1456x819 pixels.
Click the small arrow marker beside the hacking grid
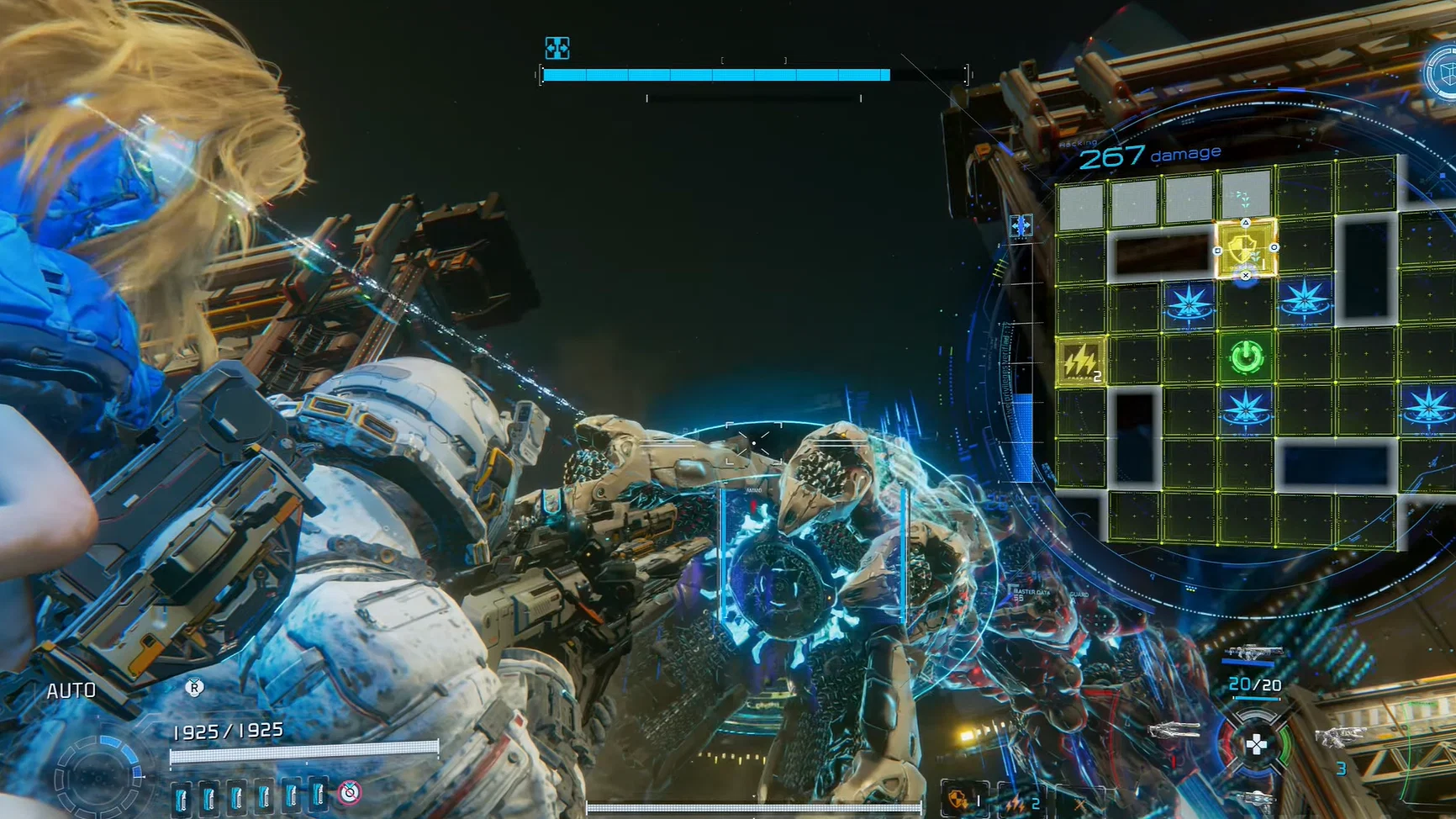coord(1022,225)
